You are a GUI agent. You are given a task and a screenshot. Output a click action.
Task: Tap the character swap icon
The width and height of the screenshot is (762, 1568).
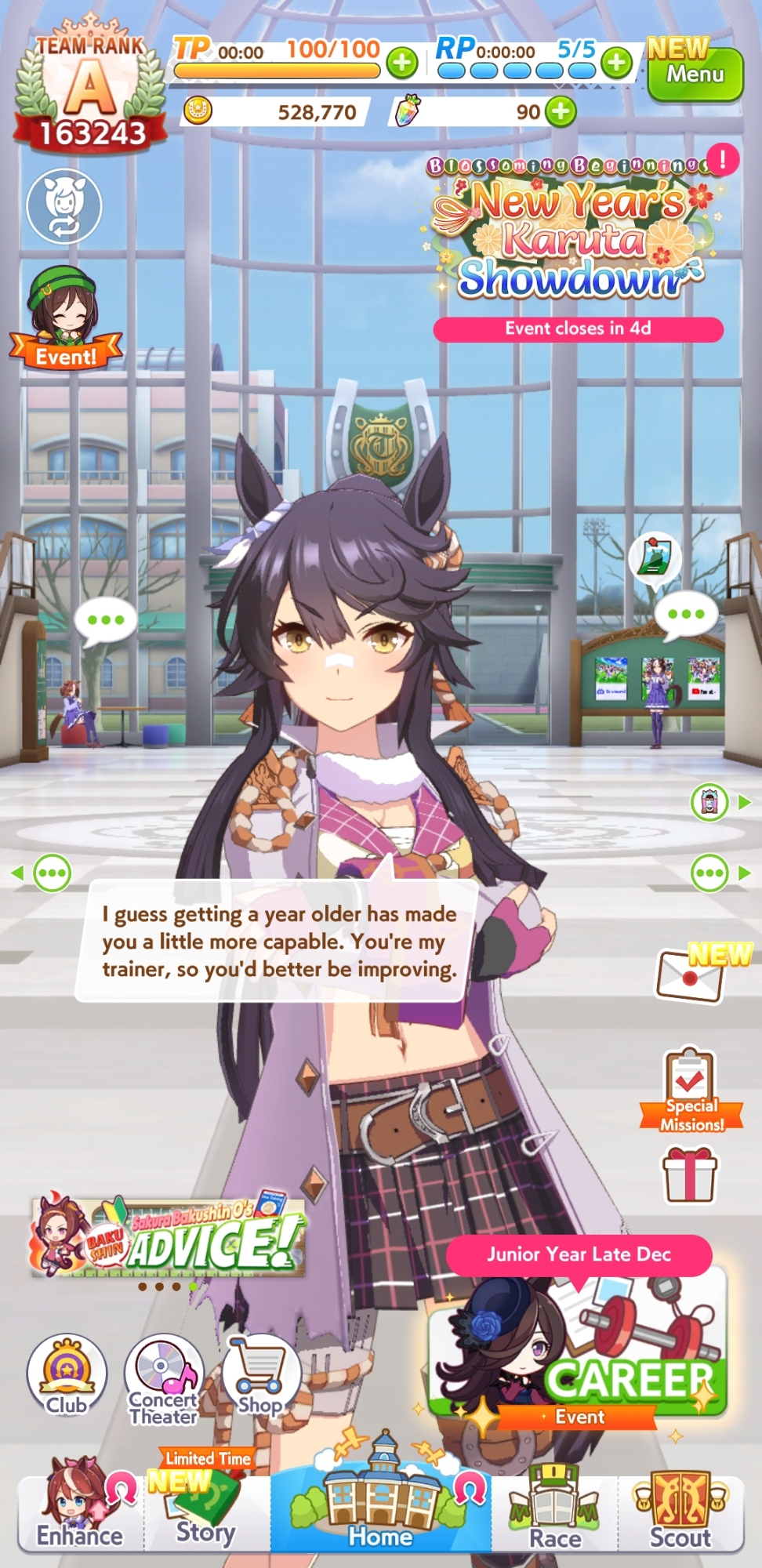(x=64, y=205)
